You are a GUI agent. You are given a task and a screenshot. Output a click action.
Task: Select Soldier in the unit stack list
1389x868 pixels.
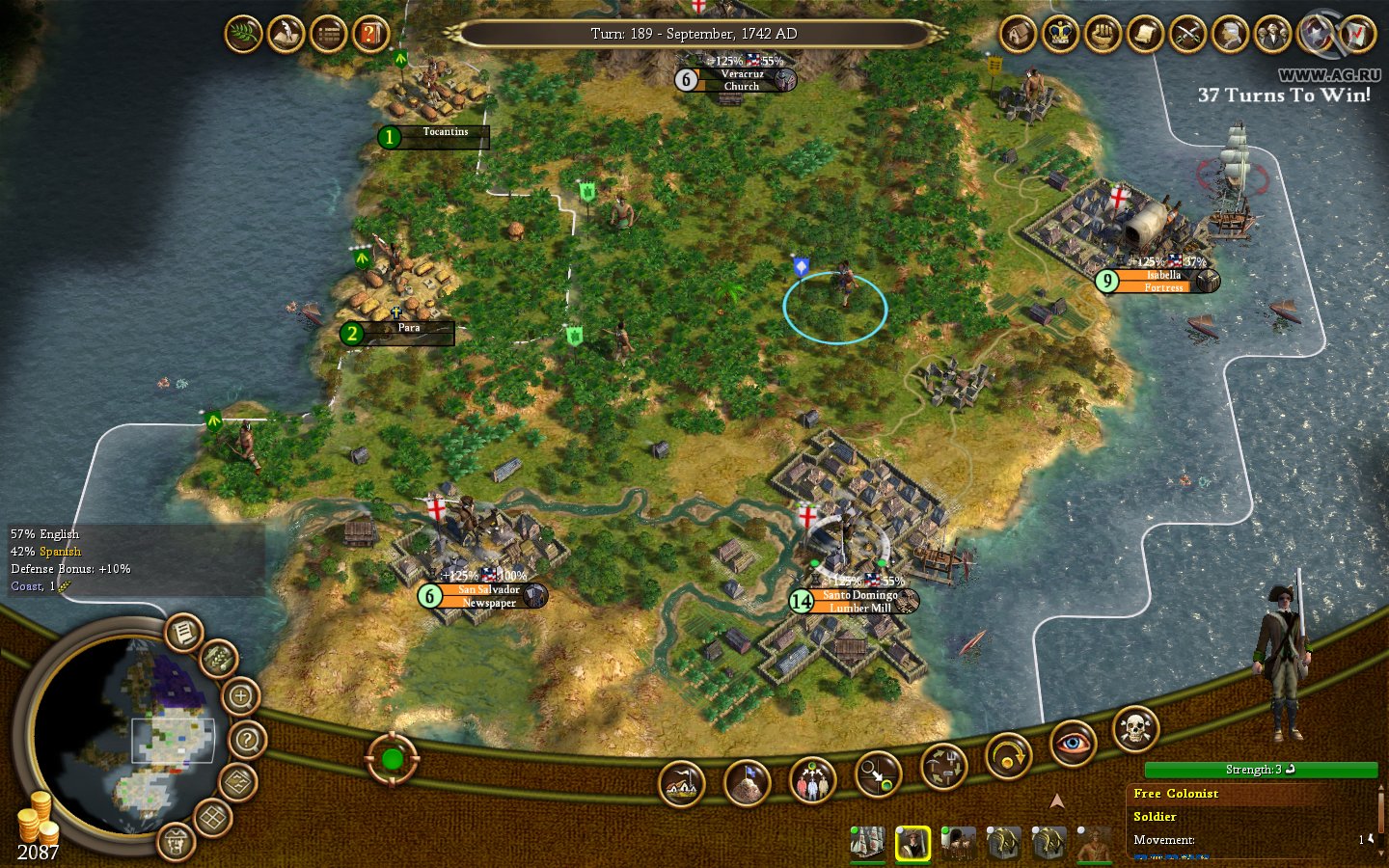1156,816
